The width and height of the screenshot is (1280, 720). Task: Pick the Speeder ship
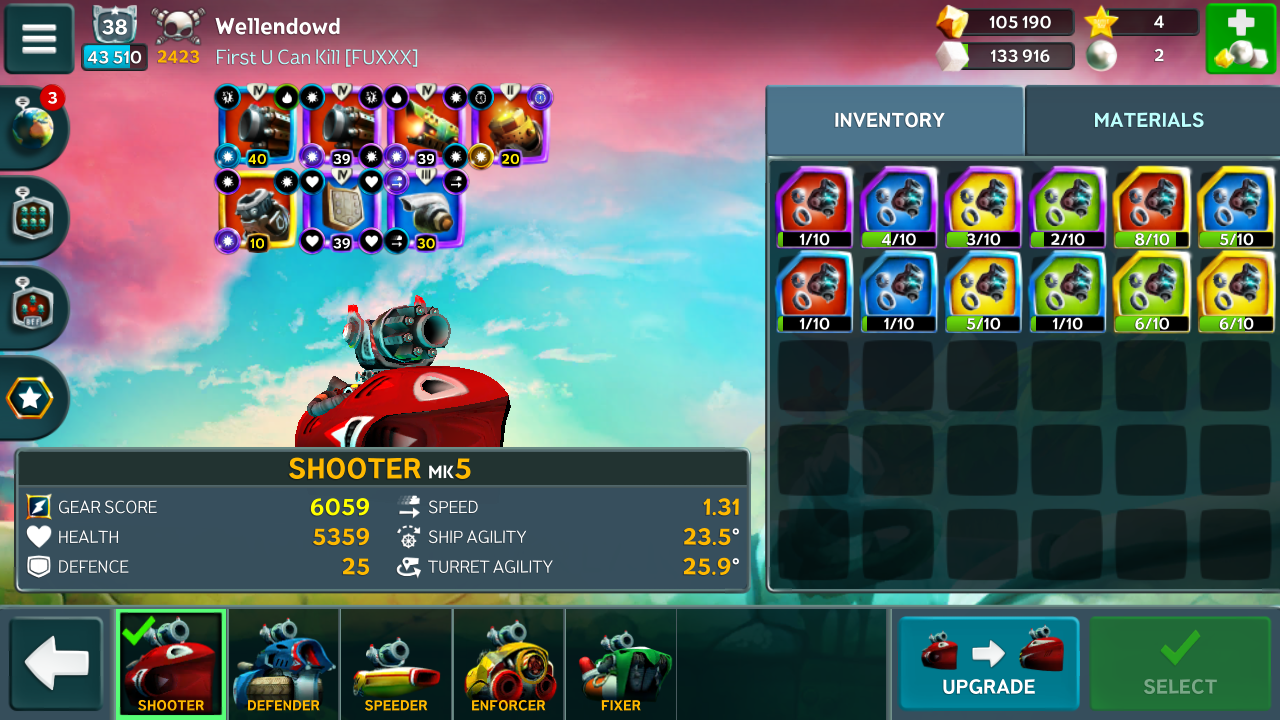[x=396, y=665]
